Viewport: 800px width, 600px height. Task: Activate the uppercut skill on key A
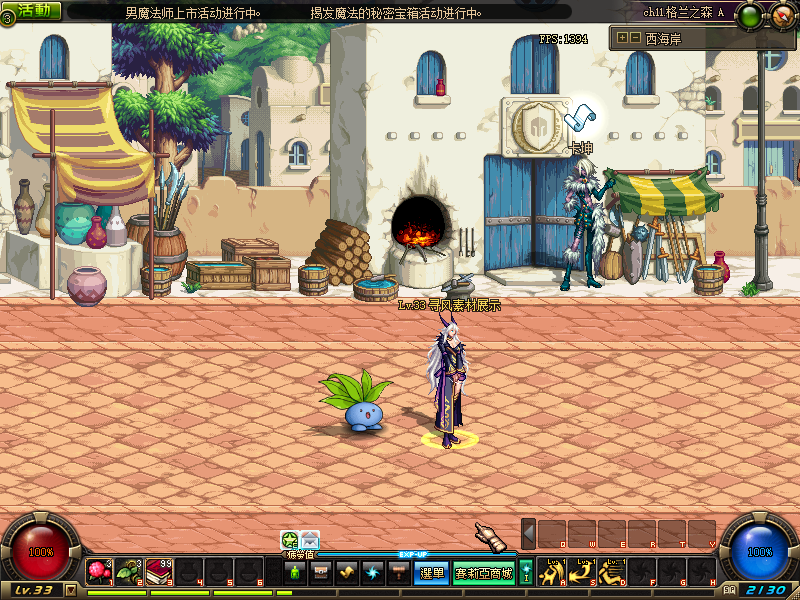[x=551, y=571]
